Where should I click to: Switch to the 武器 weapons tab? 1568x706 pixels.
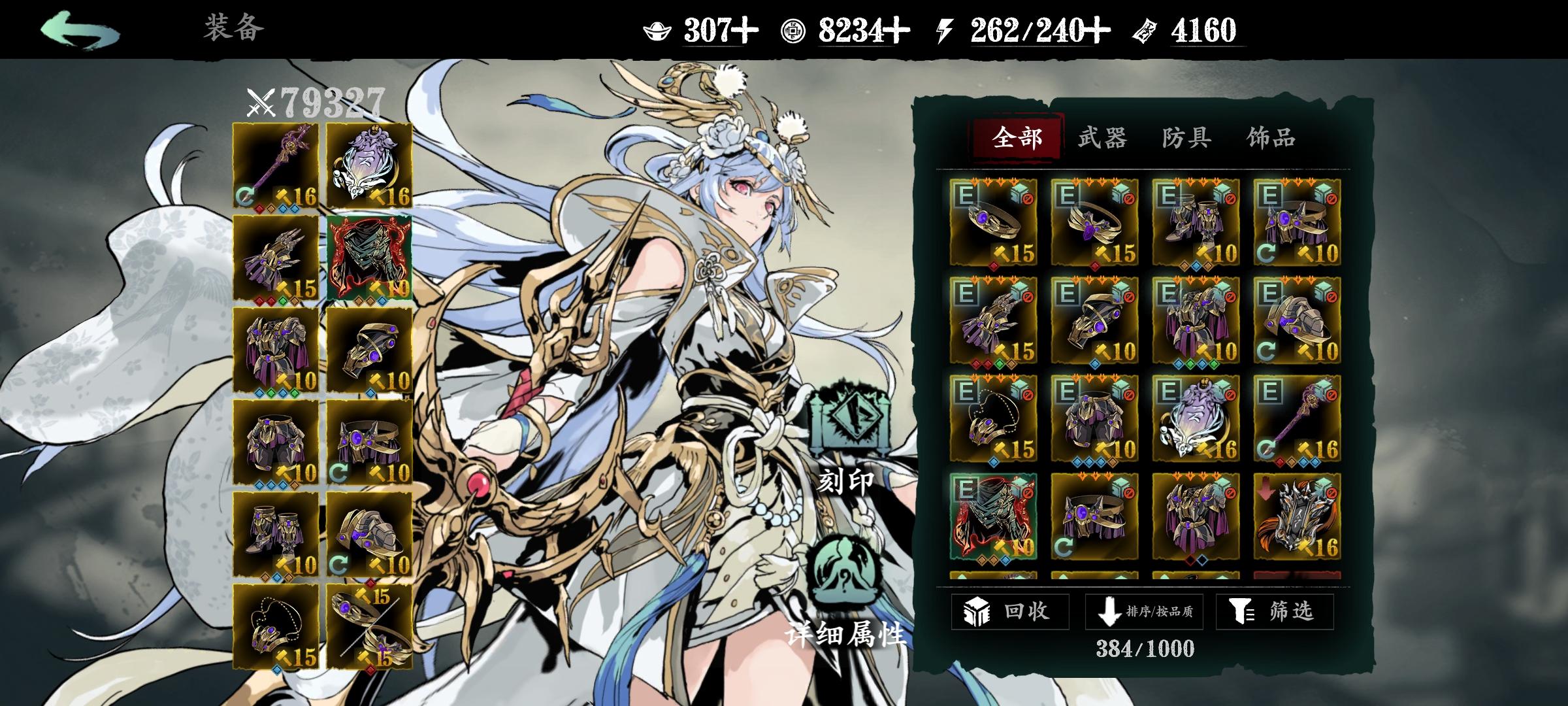tap(1103, 138)
